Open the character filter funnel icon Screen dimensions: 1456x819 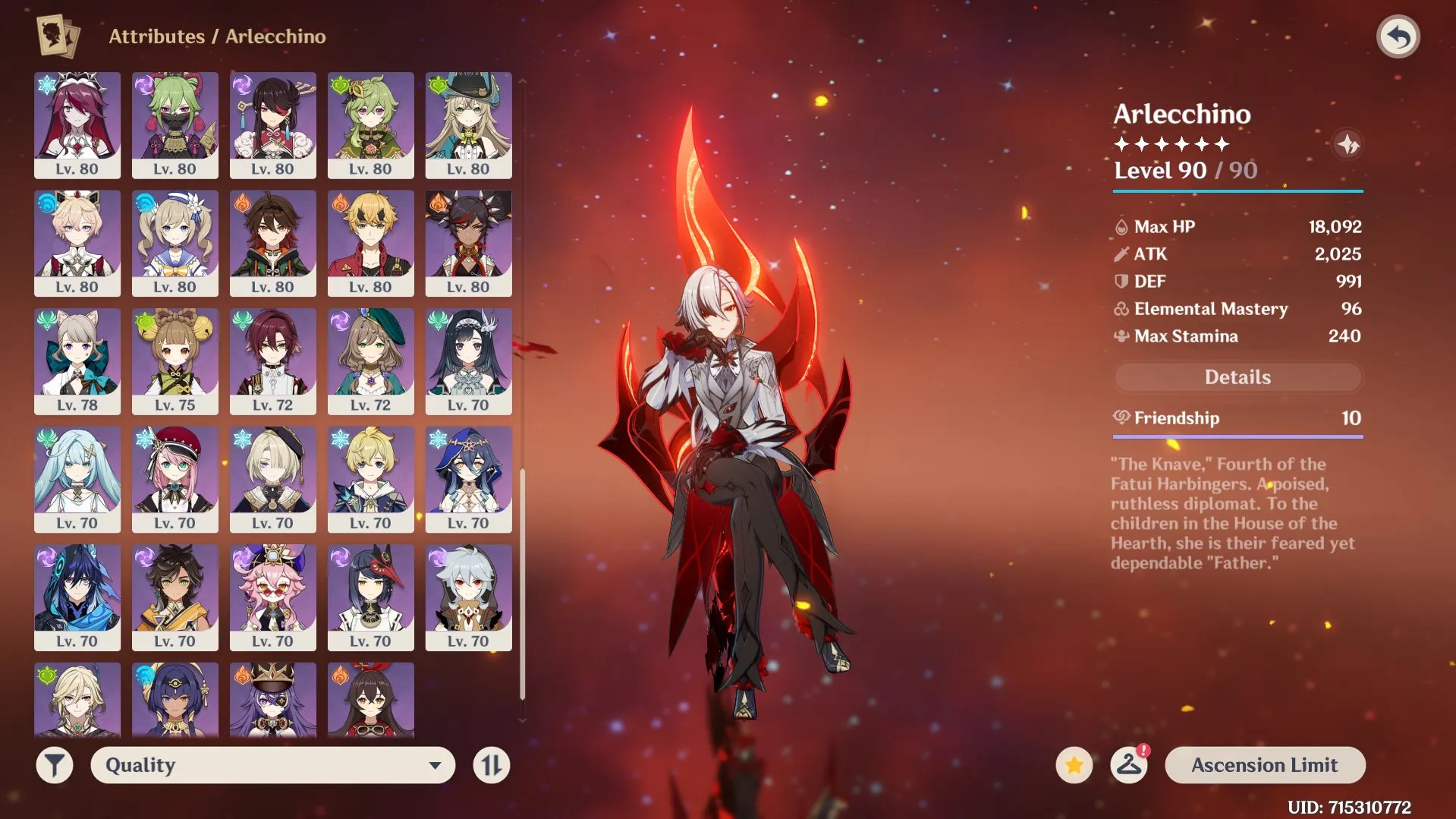[x=53, y=764]
